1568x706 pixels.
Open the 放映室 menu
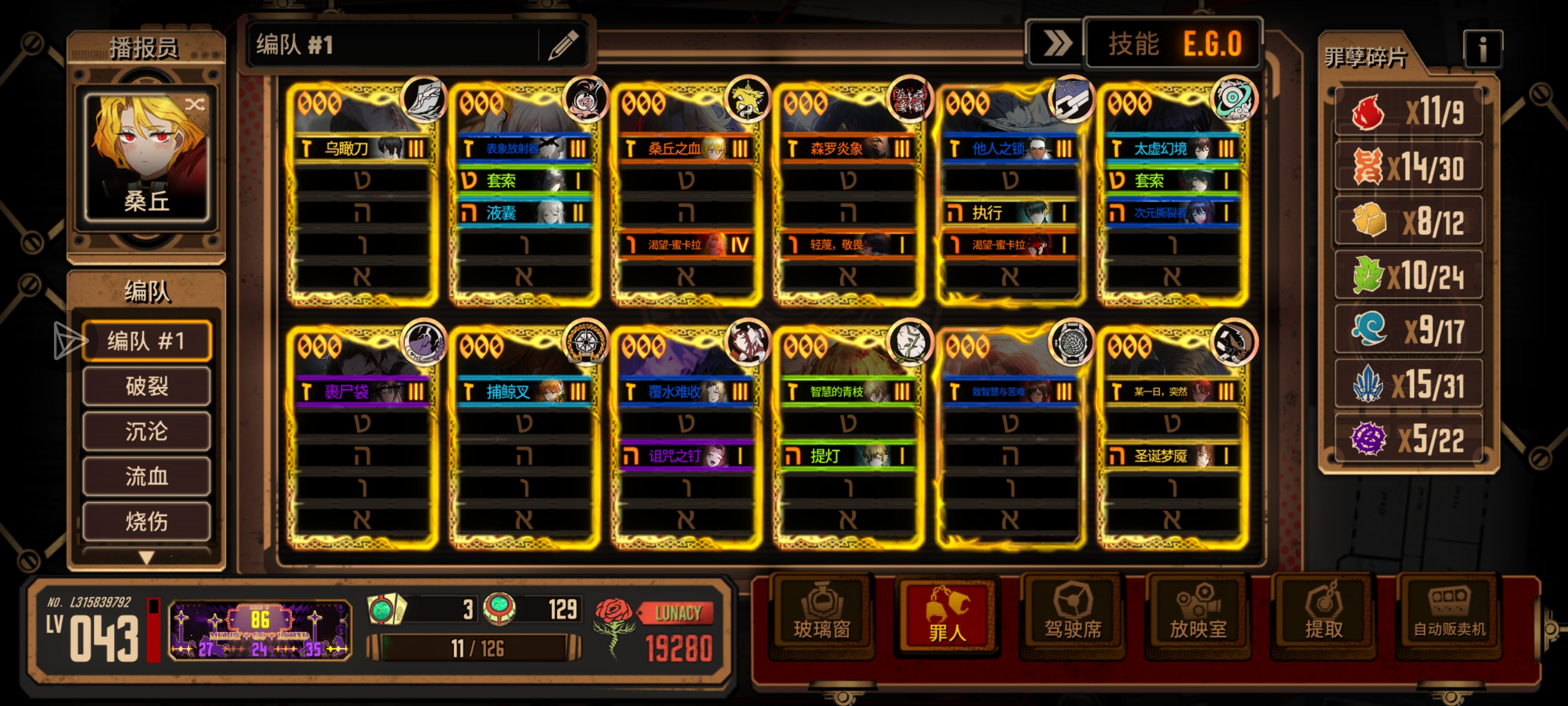1197,616
